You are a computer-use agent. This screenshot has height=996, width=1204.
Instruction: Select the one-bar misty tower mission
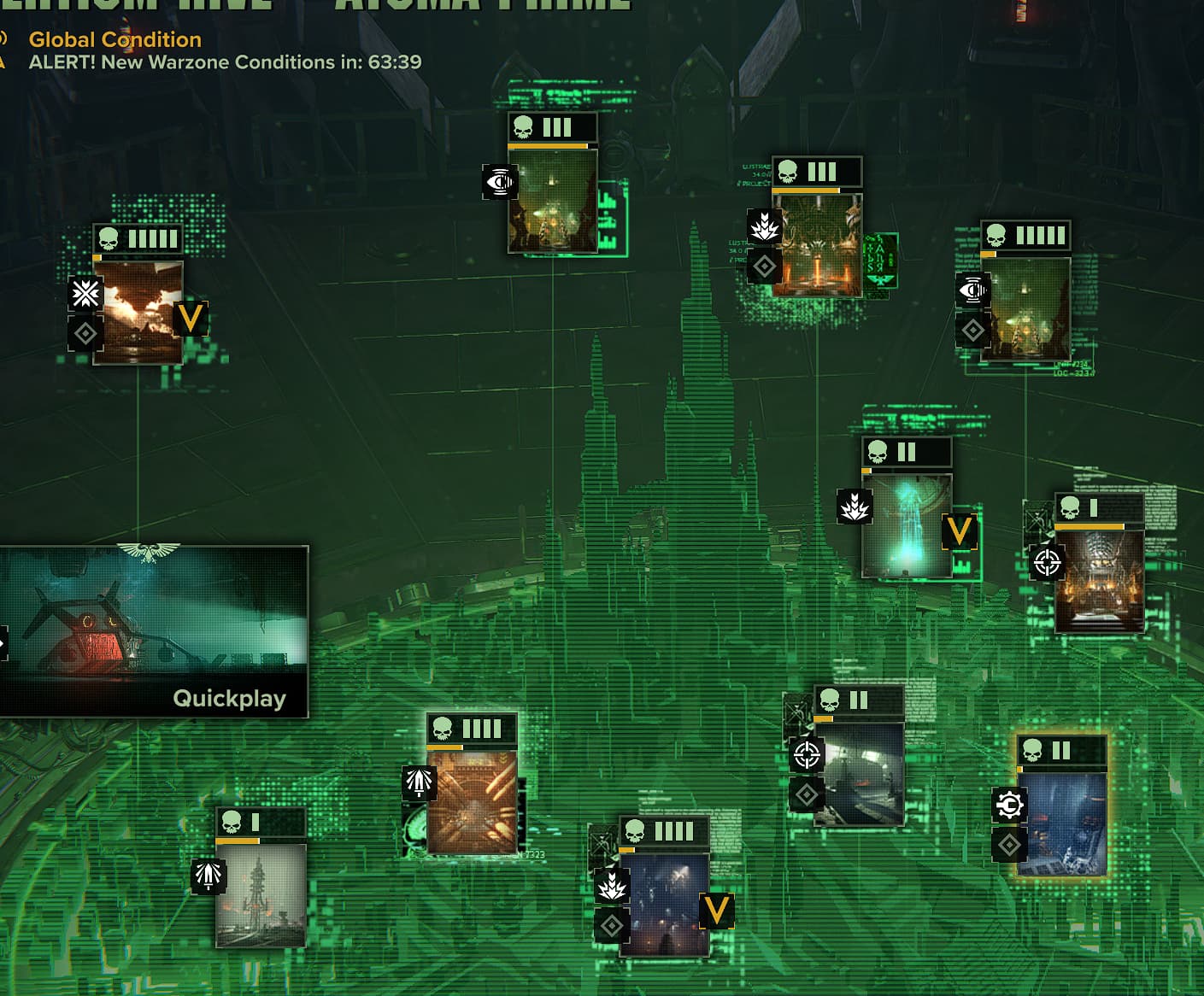point(261,894)
